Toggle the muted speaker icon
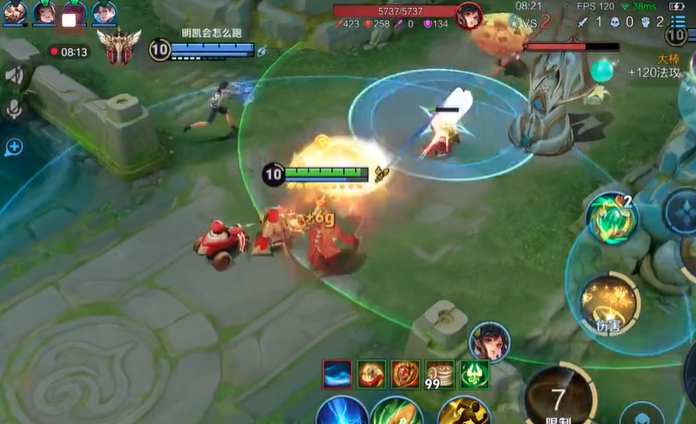The width and height of the screenshot is (696, 424). tap(14, 76)
